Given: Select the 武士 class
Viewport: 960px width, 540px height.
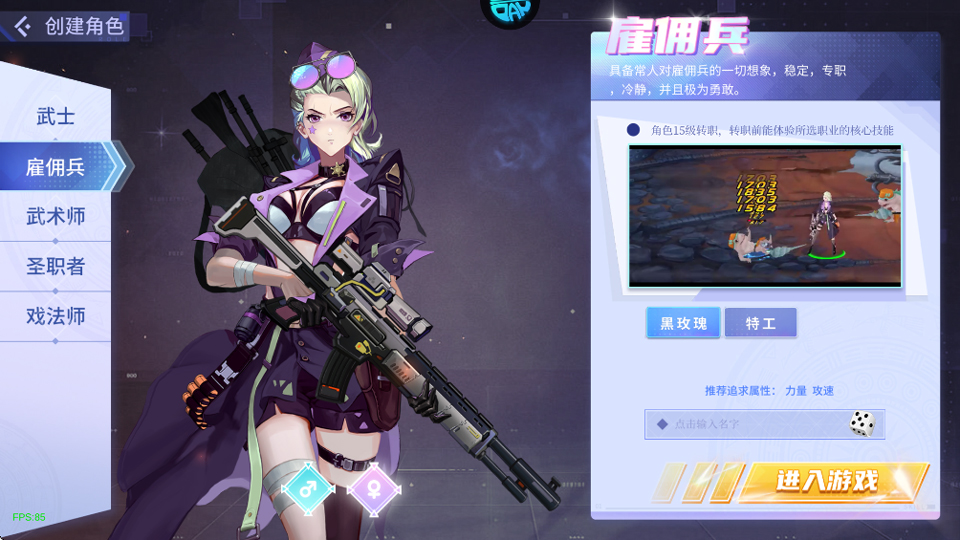Looking at the screenshot, I should [55, 117].
